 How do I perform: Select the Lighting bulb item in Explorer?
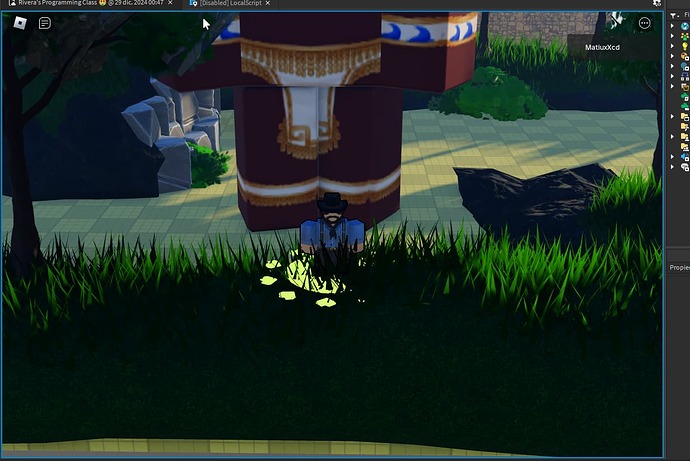pos(684,46)
